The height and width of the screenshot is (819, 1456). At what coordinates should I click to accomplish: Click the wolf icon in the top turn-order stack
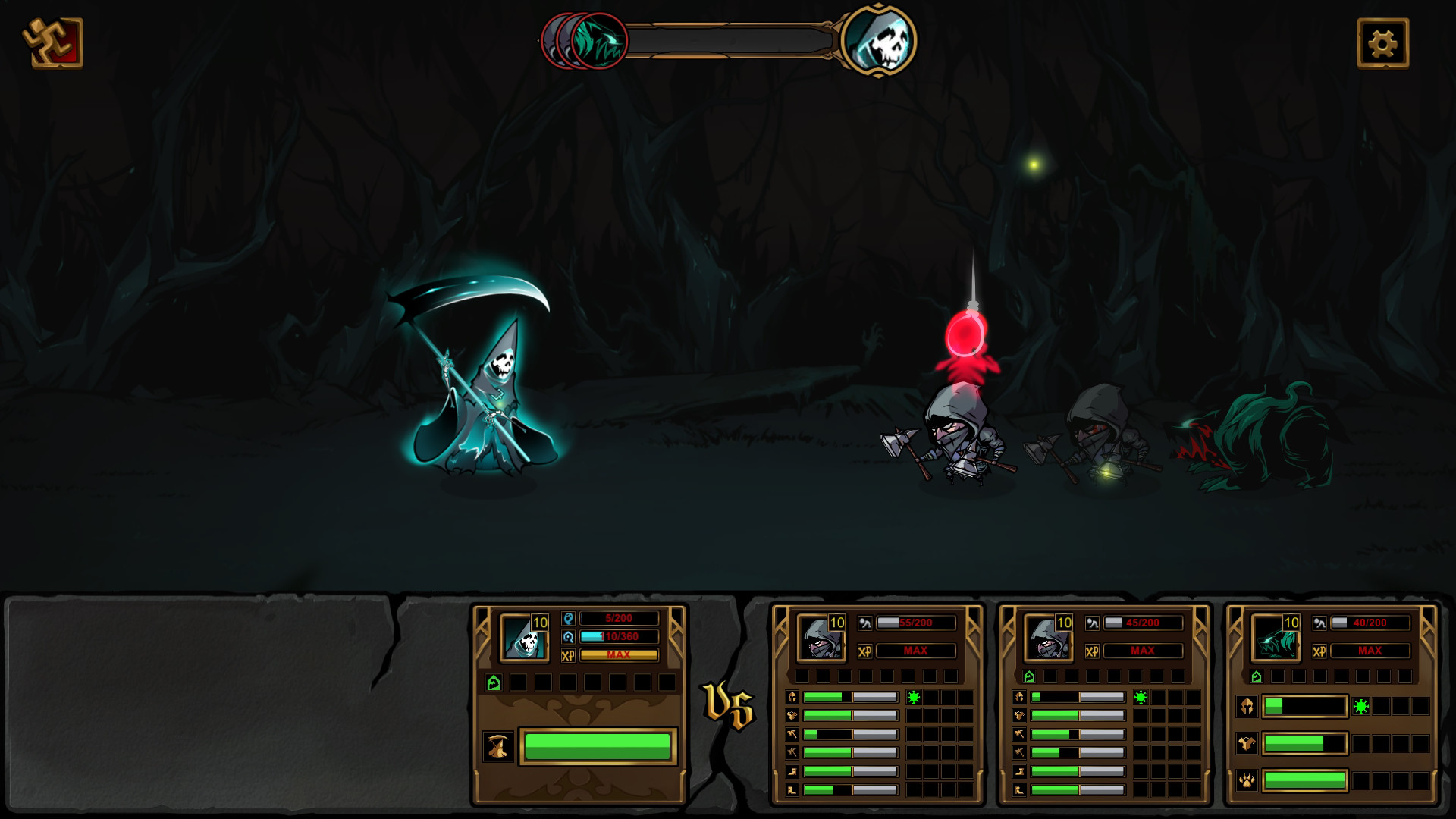(599, 42)
